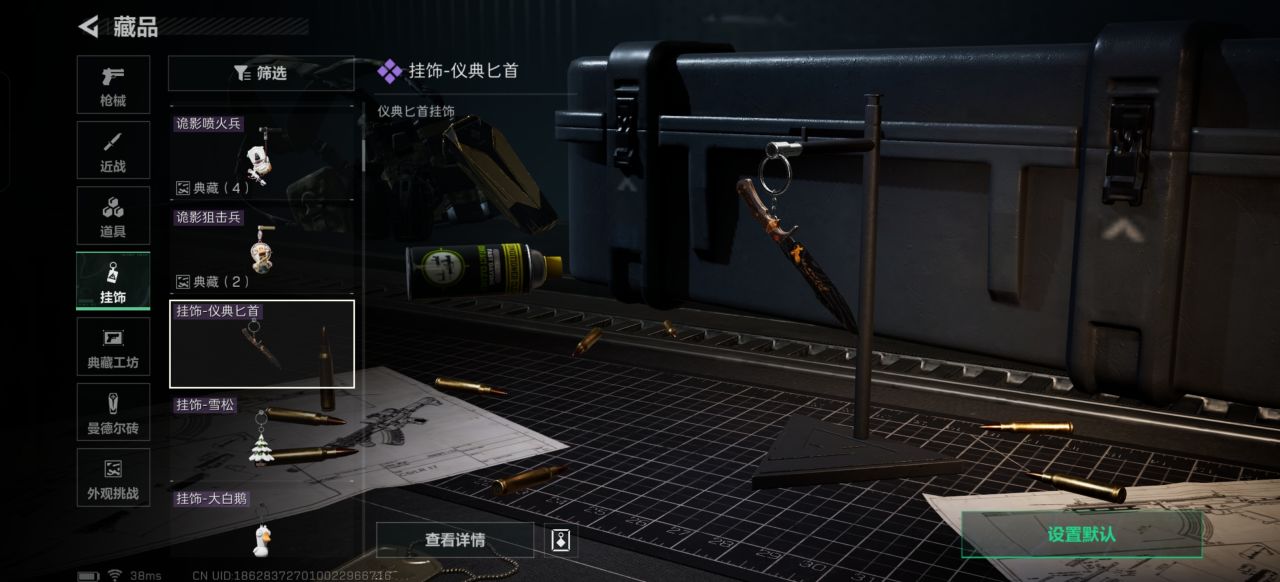Switch to the 枪械 category tab
The height and width of the screenshot is (582, 1280).
coord(113,85)
